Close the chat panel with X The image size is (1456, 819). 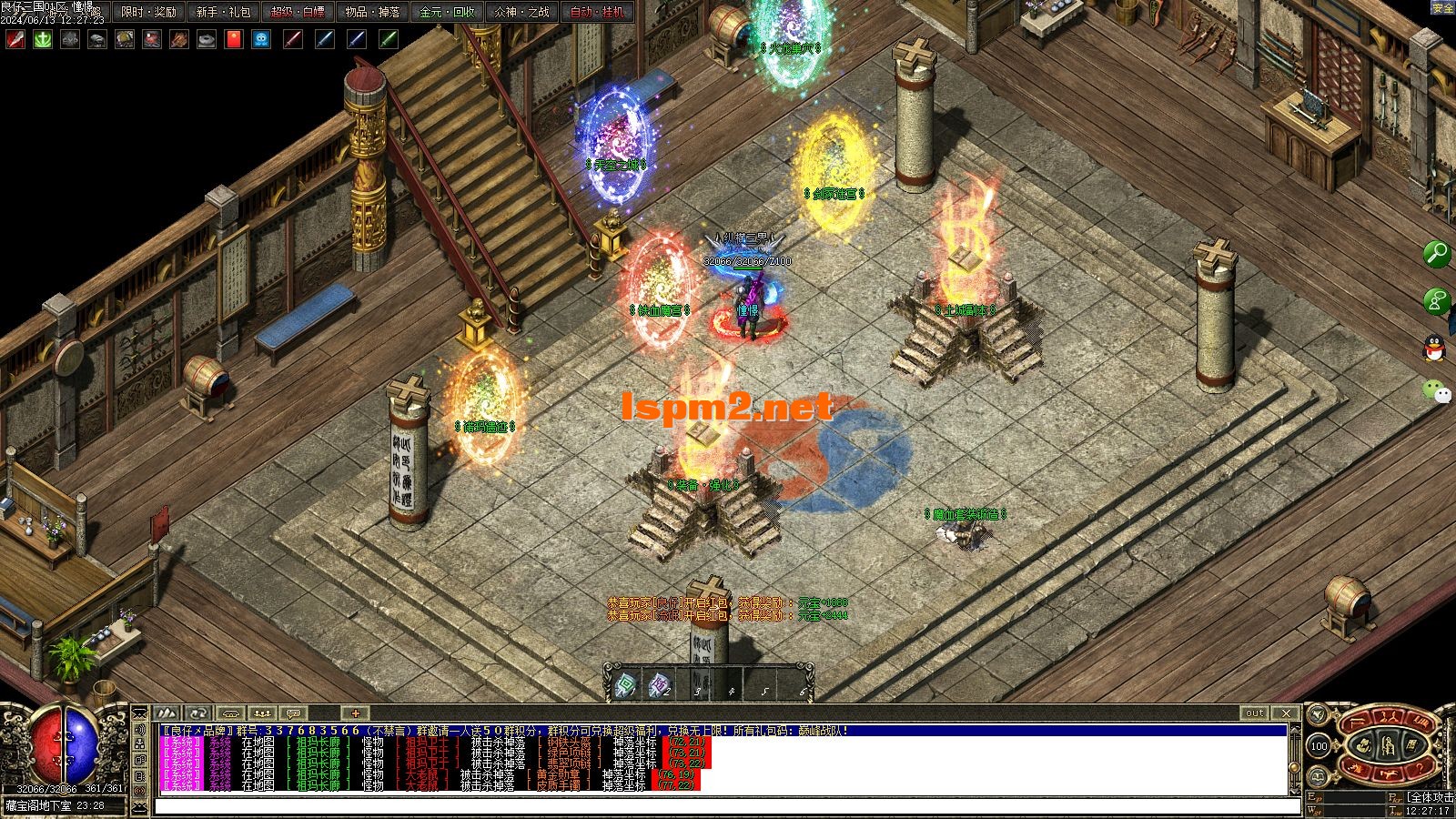(x=1285, y=713)
